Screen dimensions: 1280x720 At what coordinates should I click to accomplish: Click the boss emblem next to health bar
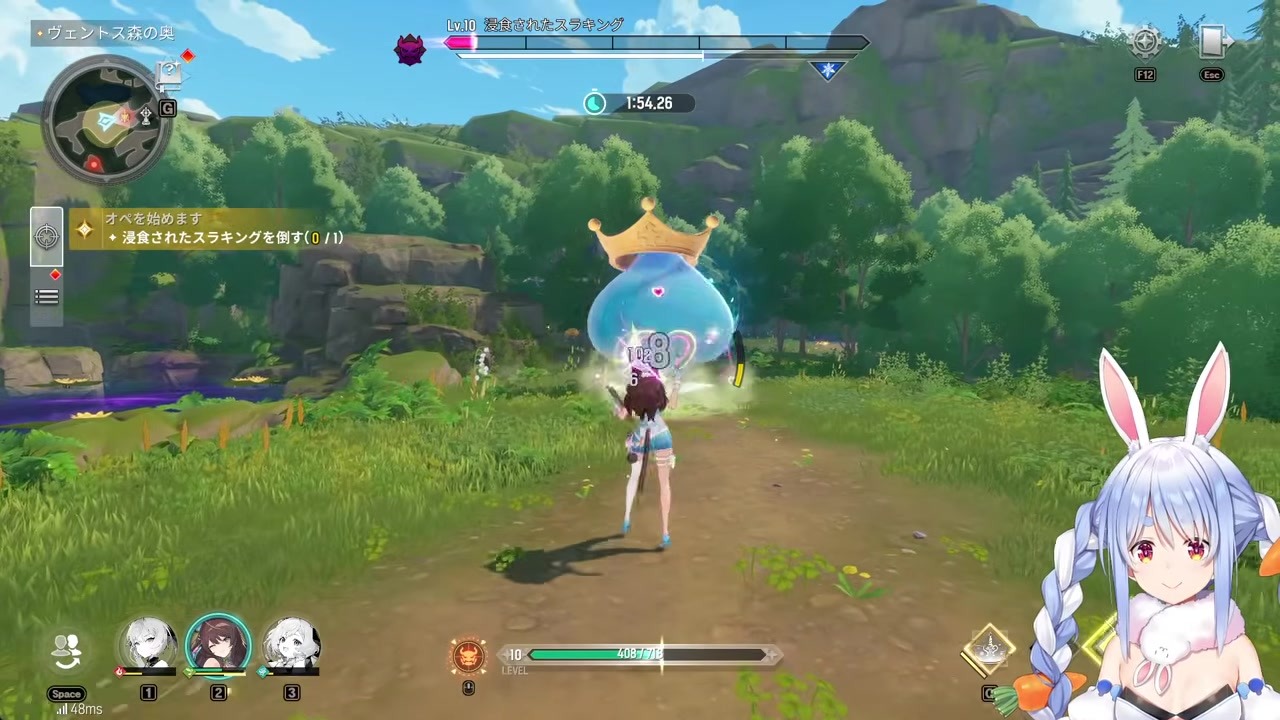410,49
